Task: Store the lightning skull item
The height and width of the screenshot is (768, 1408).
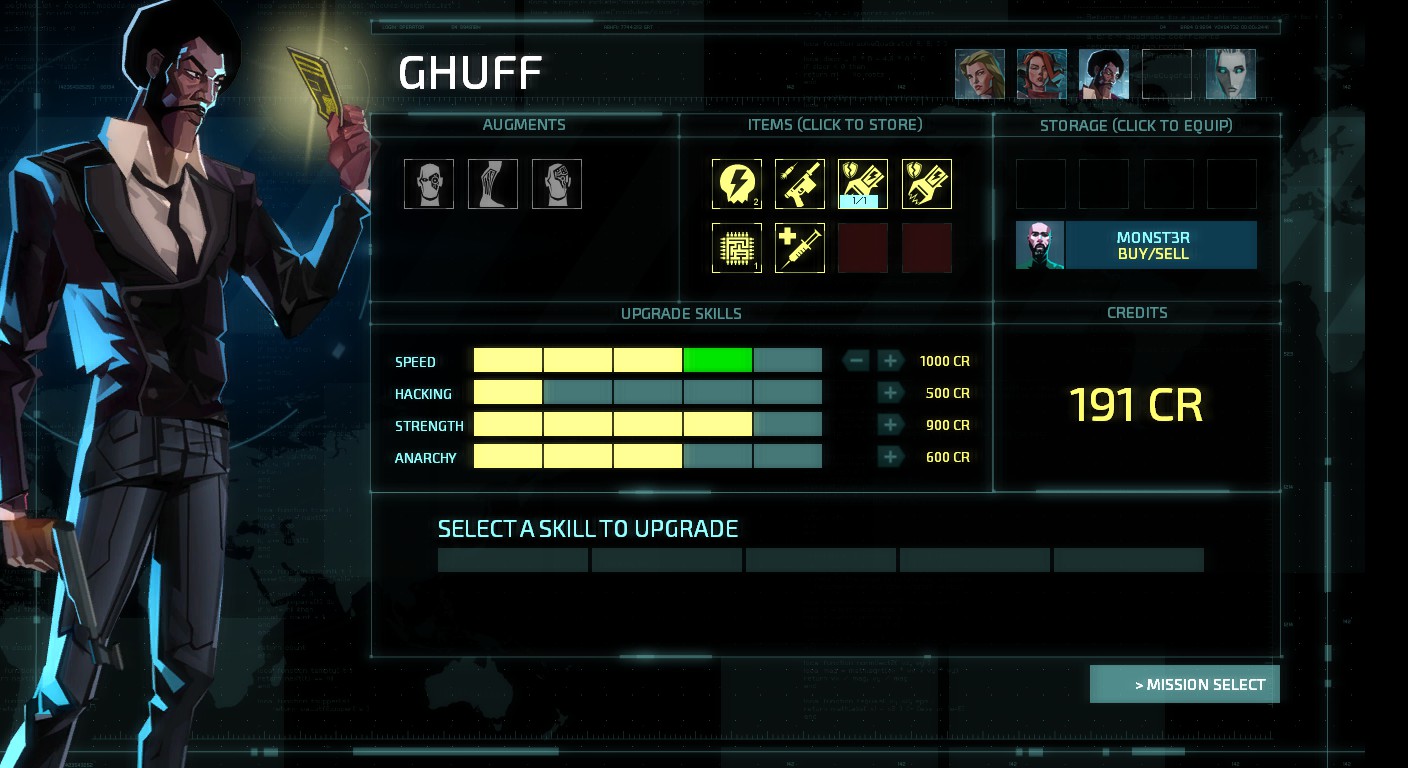Action: tap(737, 184)
